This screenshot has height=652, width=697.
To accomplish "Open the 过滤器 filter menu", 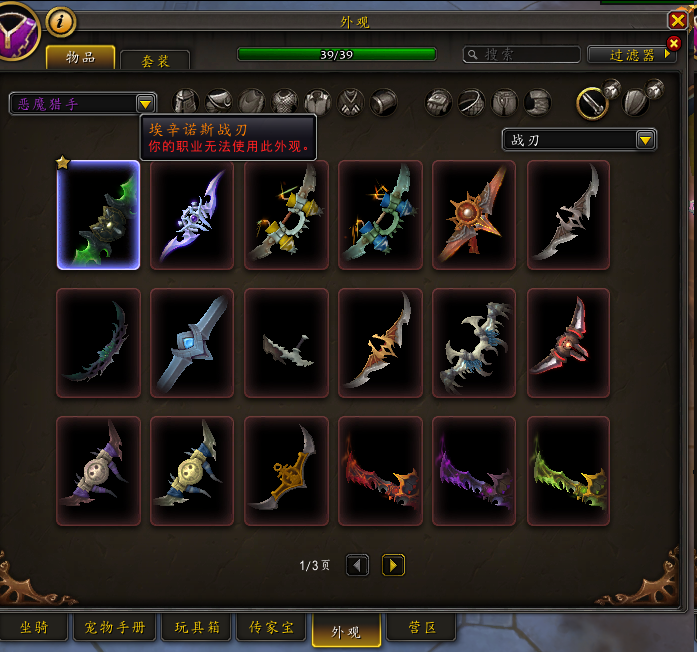I will pos(632,54).
